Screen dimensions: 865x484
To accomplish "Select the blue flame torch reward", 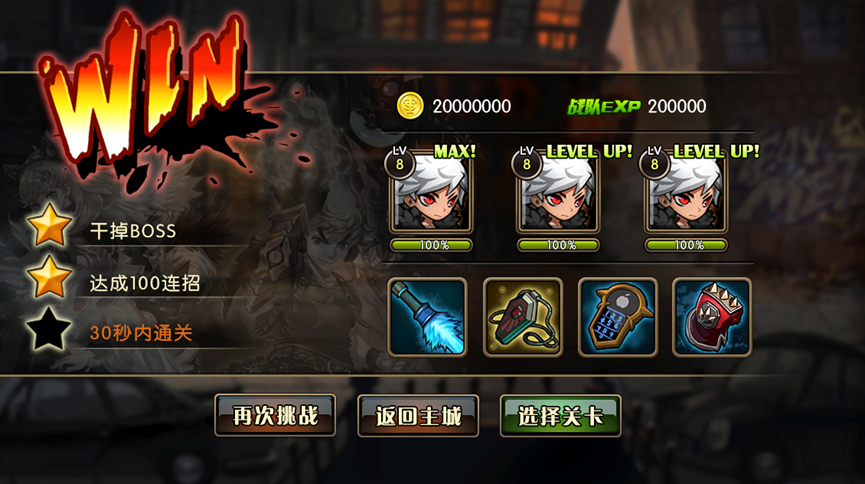I will click(427, 317).
